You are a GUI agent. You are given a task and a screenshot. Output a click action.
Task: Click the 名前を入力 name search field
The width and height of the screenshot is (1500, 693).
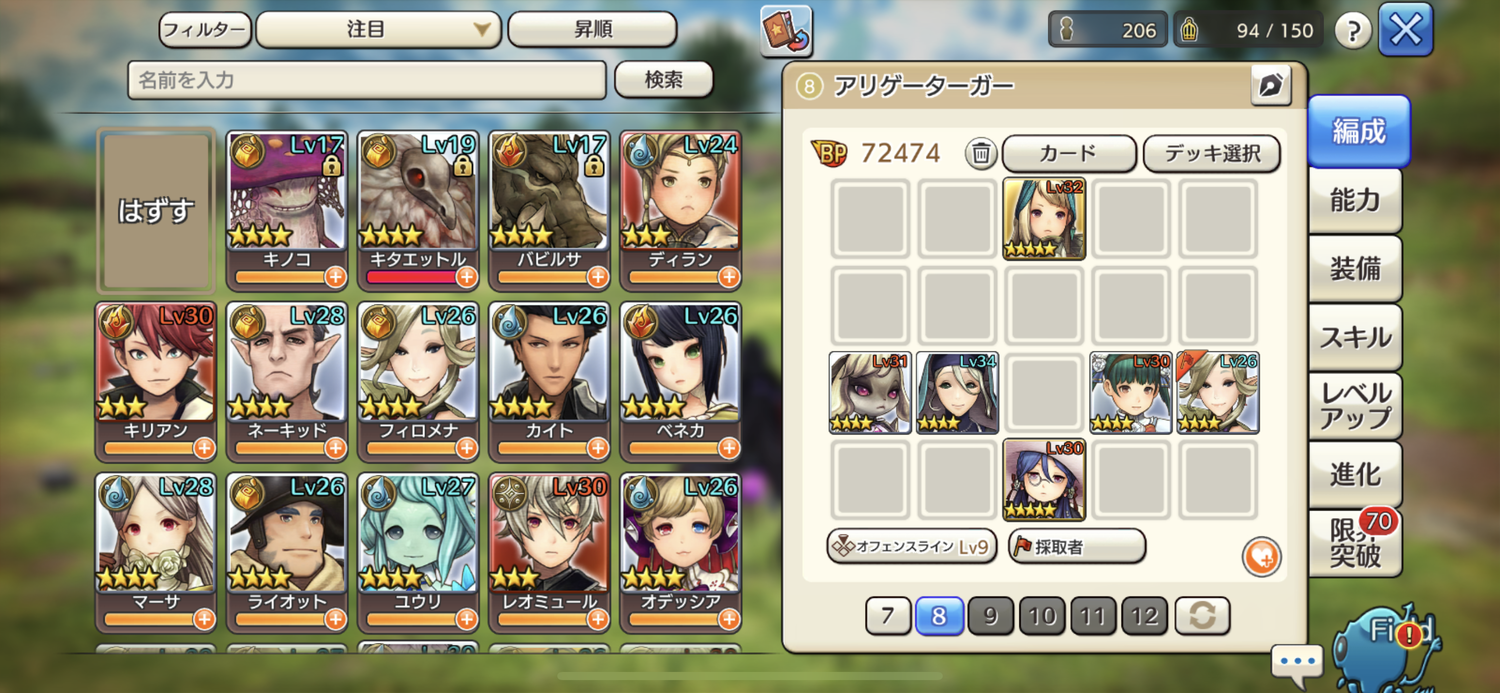coord(366,80)
